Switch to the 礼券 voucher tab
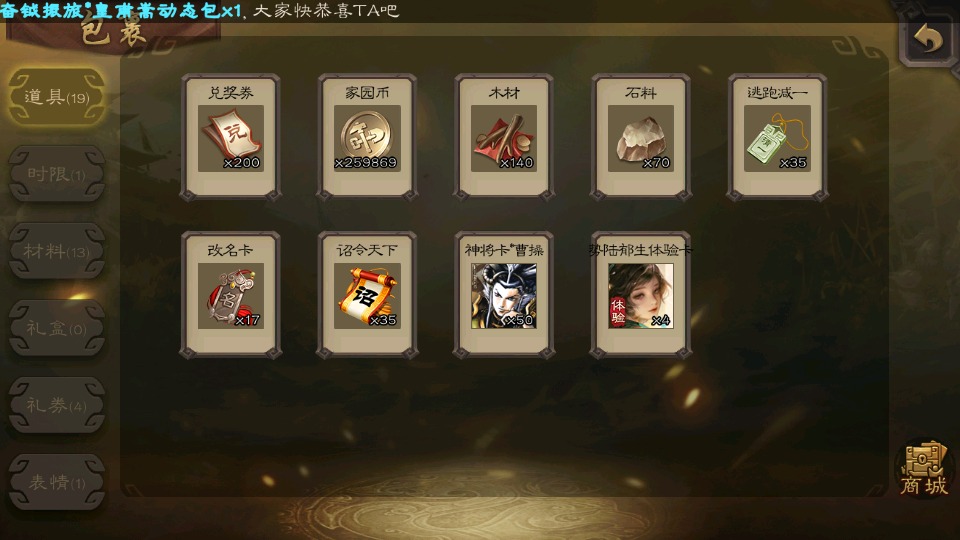 click(56, 406)
